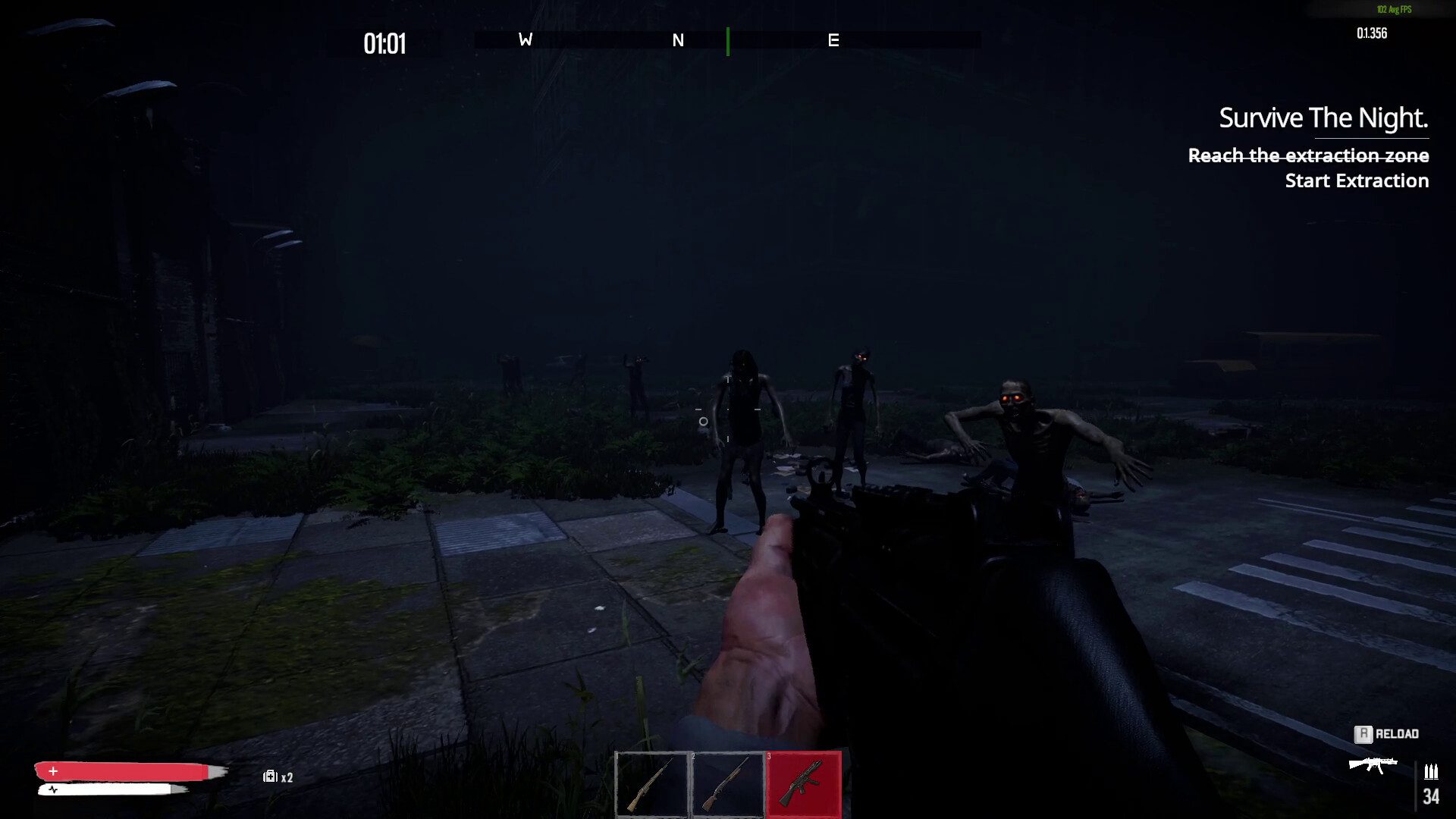Viewport: 1456px width, 819px height.
Task: Click the E marker on the compass
Action: 834,41
